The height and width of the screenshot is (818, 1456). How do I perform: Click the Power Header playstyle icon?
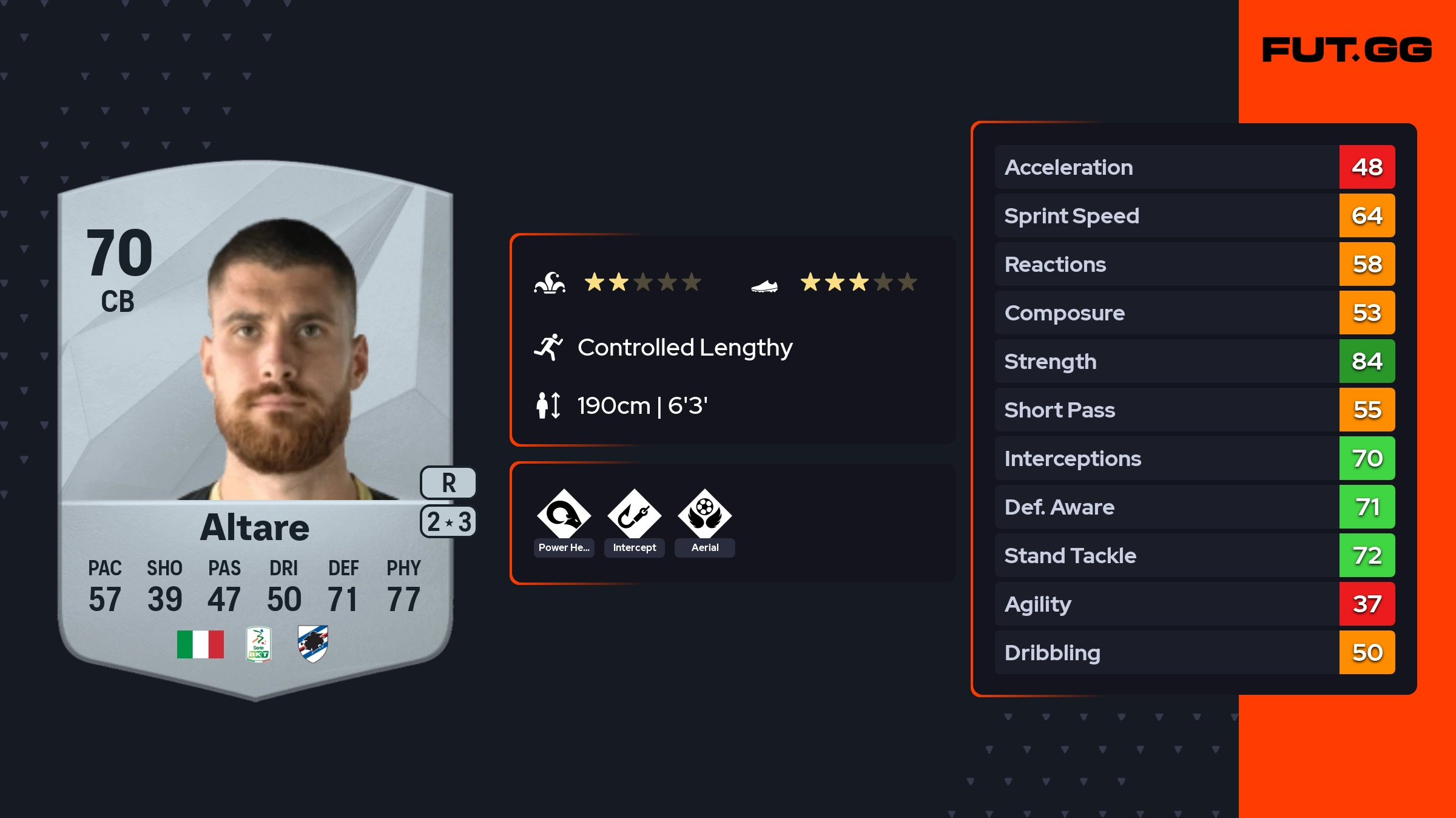point(564,515)
